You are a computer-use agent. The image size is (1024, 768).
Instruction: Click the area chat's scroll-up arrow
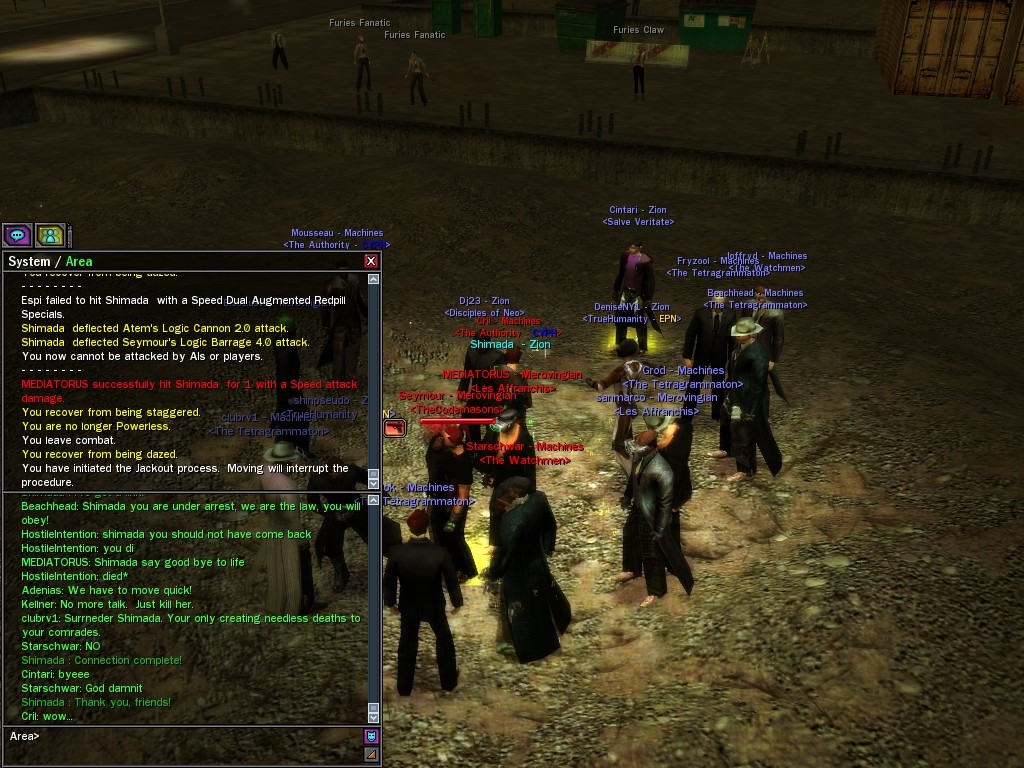pos(374,499)
